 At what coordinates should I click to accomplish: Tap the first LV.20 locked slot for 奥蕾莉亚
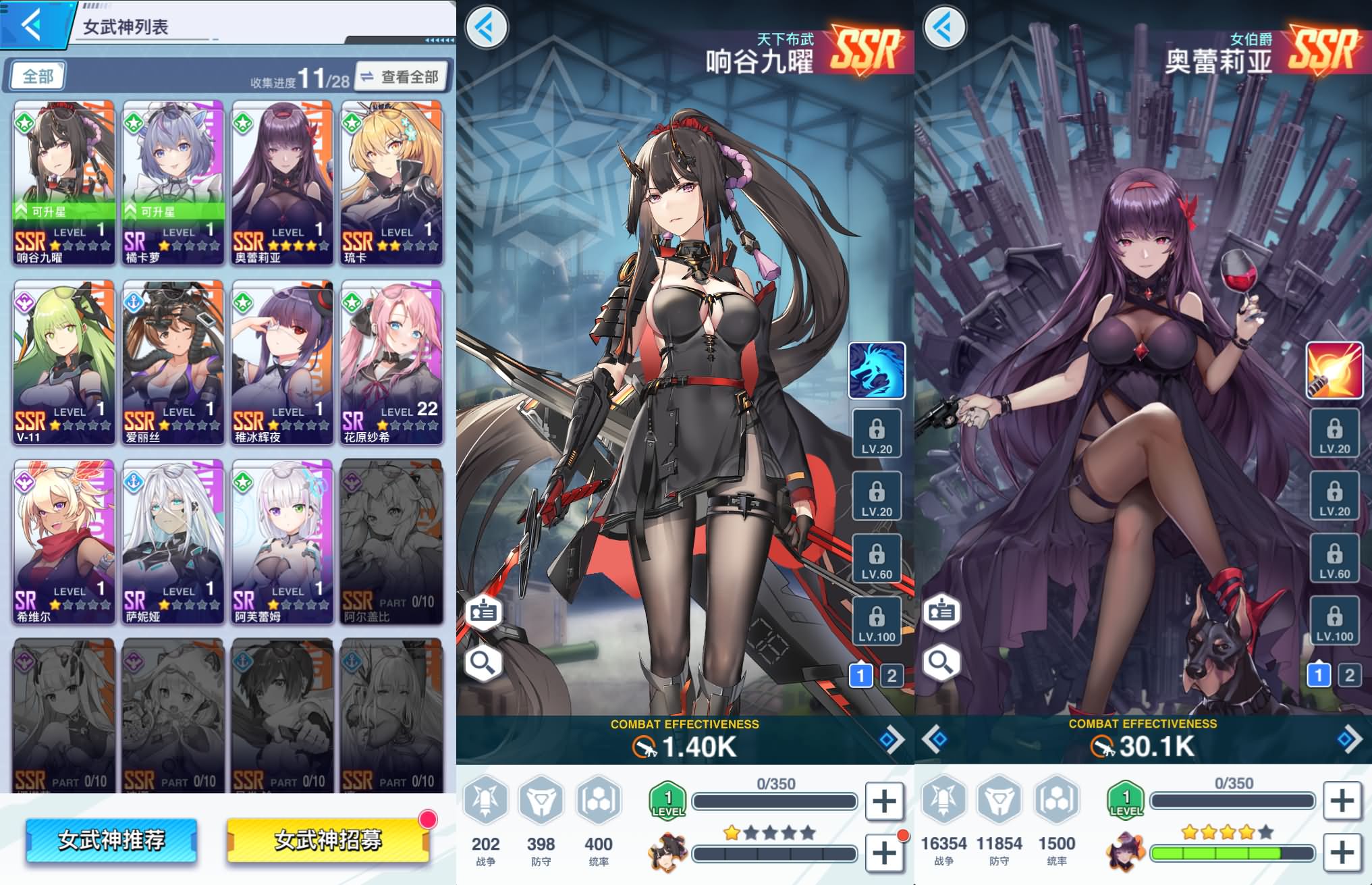1336,433
